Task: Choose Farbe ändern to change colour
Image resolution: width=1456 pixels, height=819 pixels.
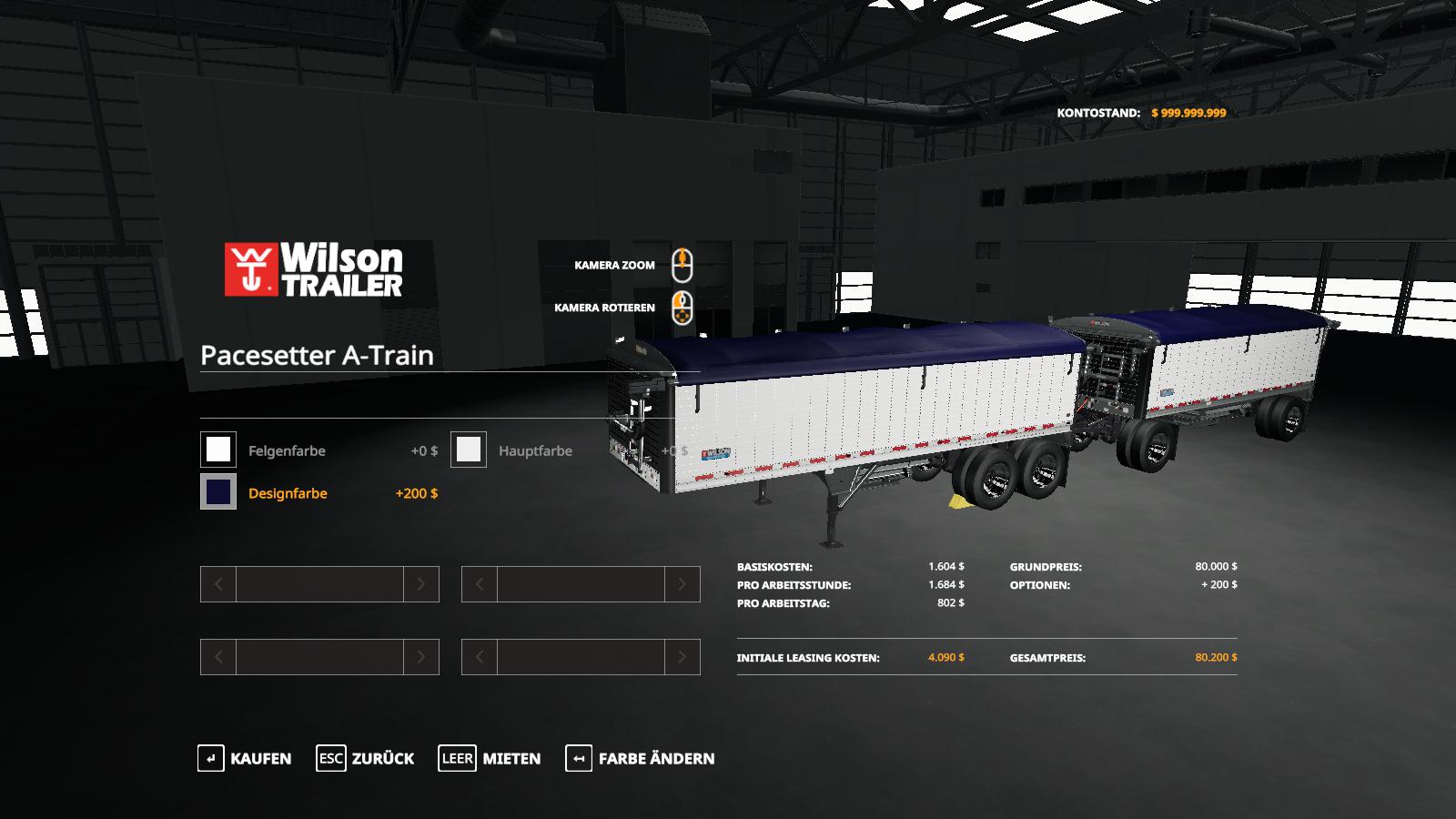Action: pyautogui.click(x=640, y=758)
